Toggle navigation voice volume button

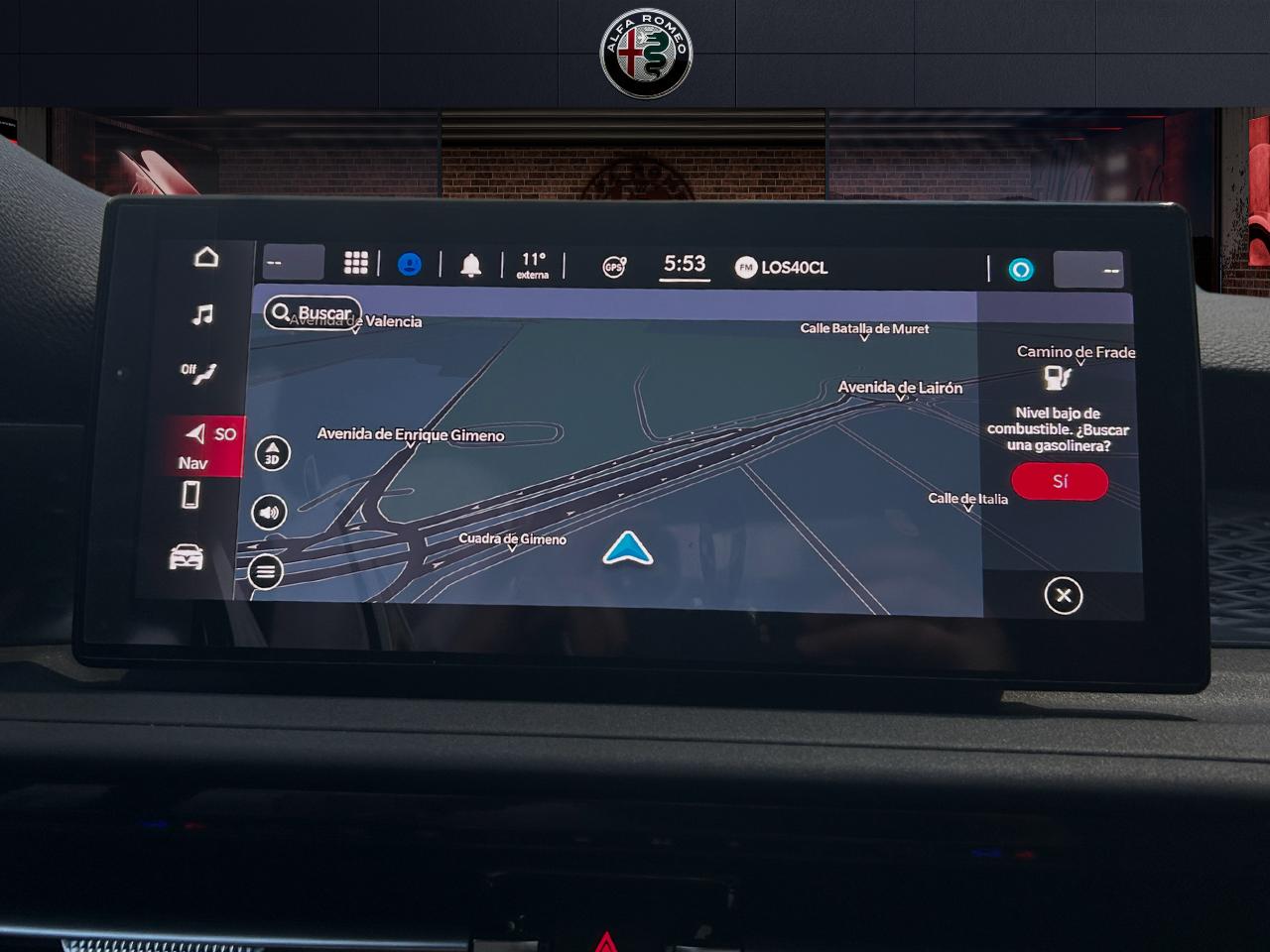269,513
